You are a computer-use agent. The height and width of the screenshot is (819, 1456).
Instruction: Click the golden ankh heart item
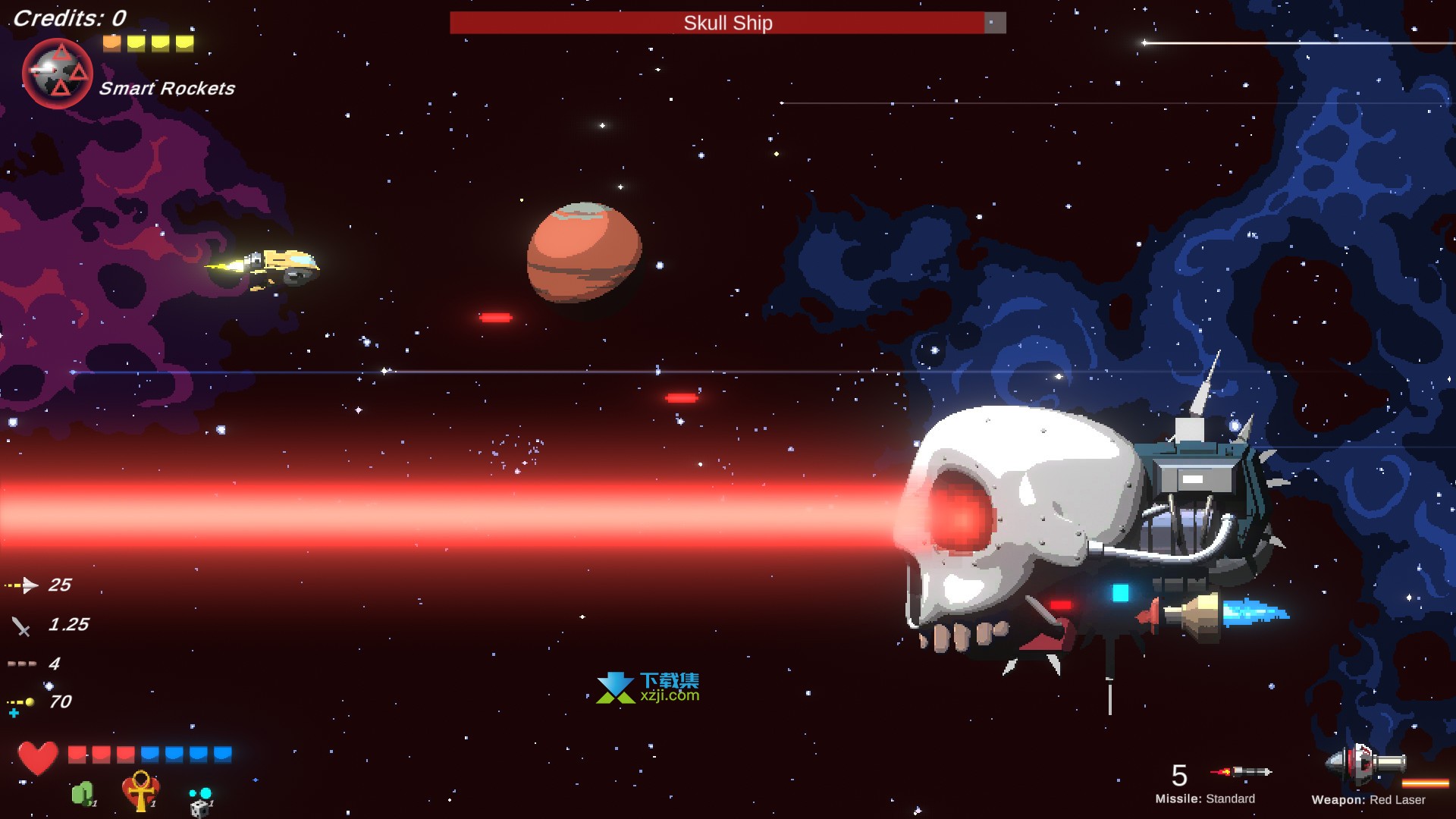coord(140,790)
